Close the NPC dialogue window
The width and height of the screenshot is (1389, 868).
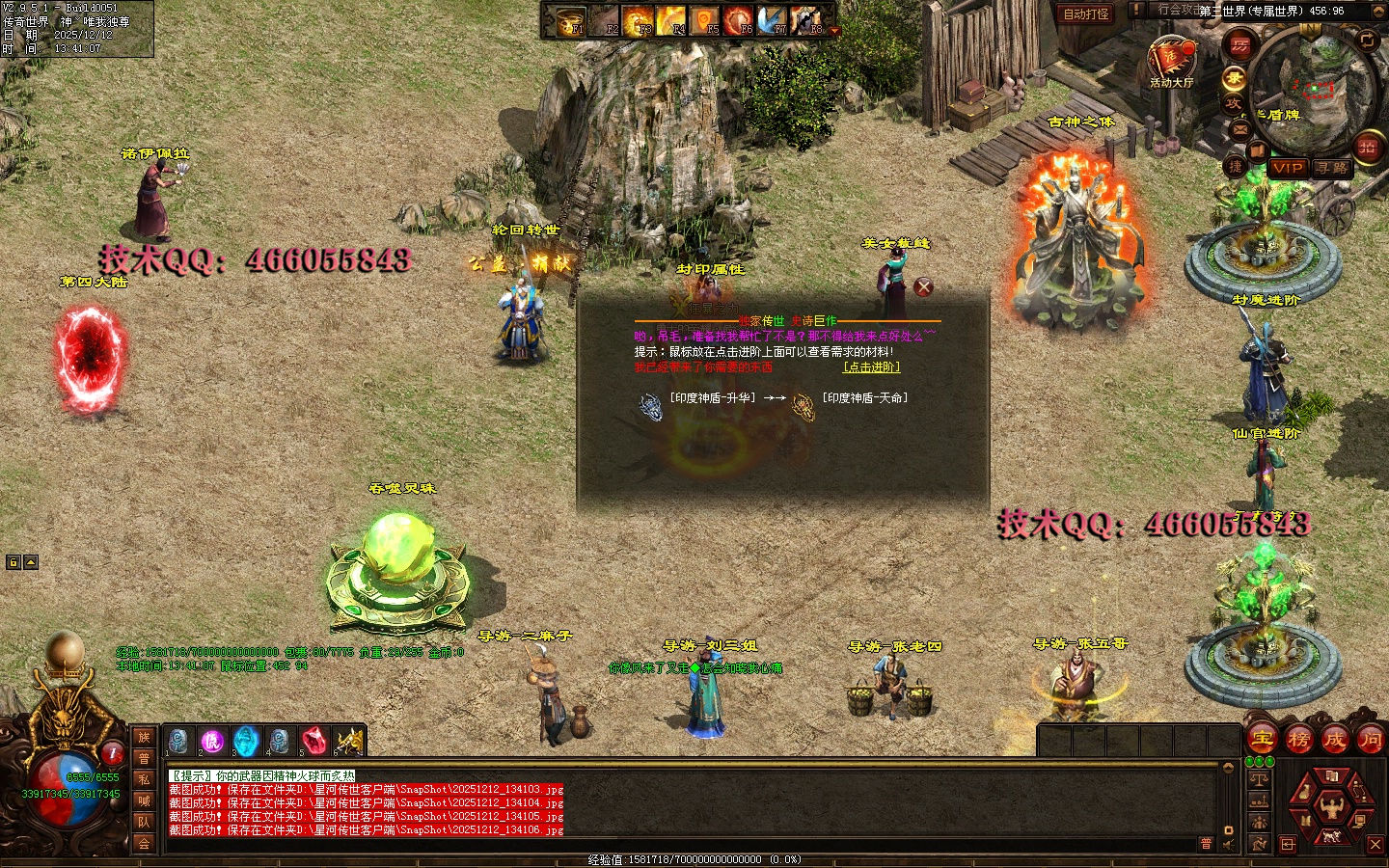point(923,286)
